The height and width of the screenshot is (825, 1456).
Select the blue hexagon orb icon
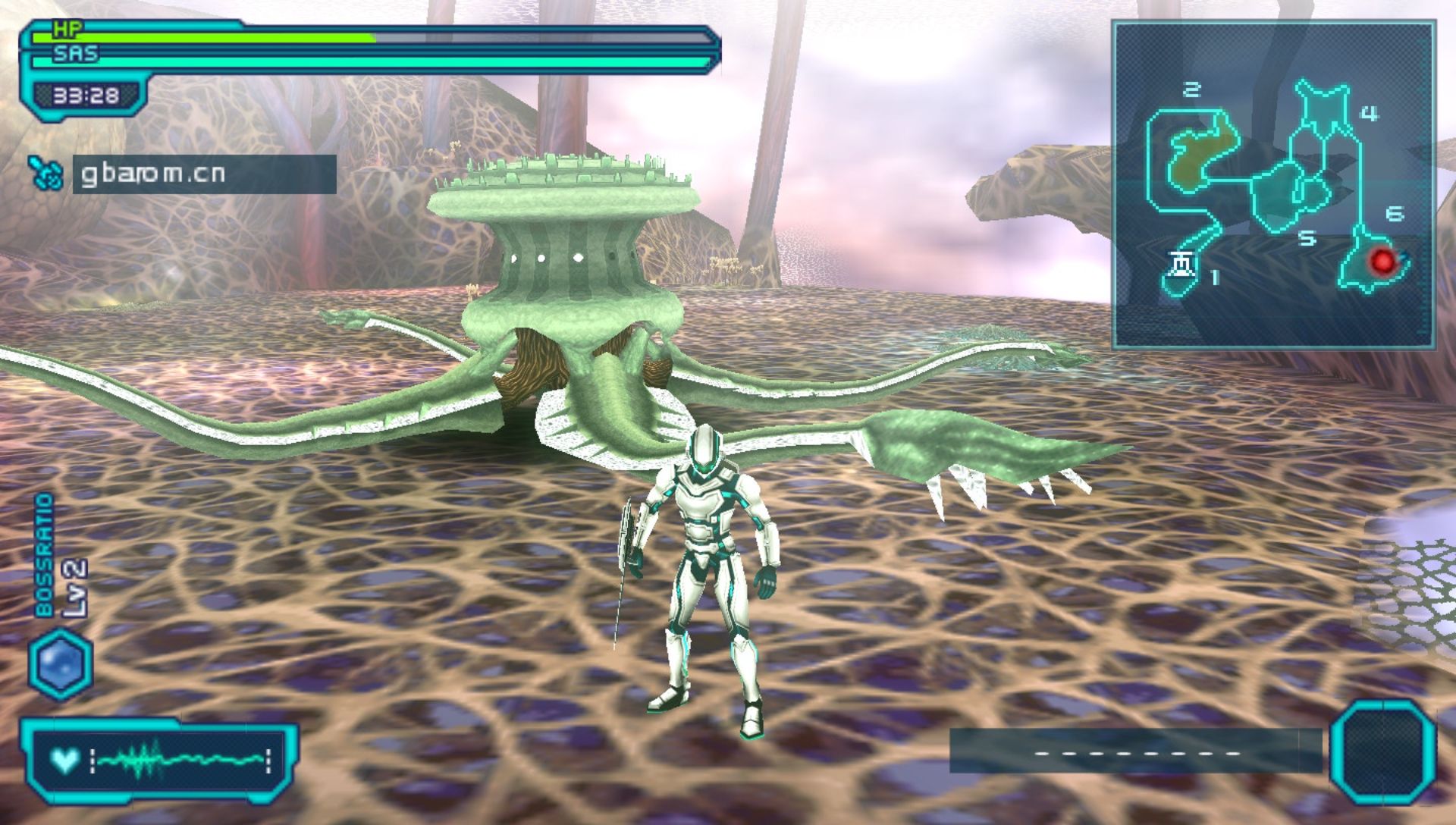click(61, 664)
